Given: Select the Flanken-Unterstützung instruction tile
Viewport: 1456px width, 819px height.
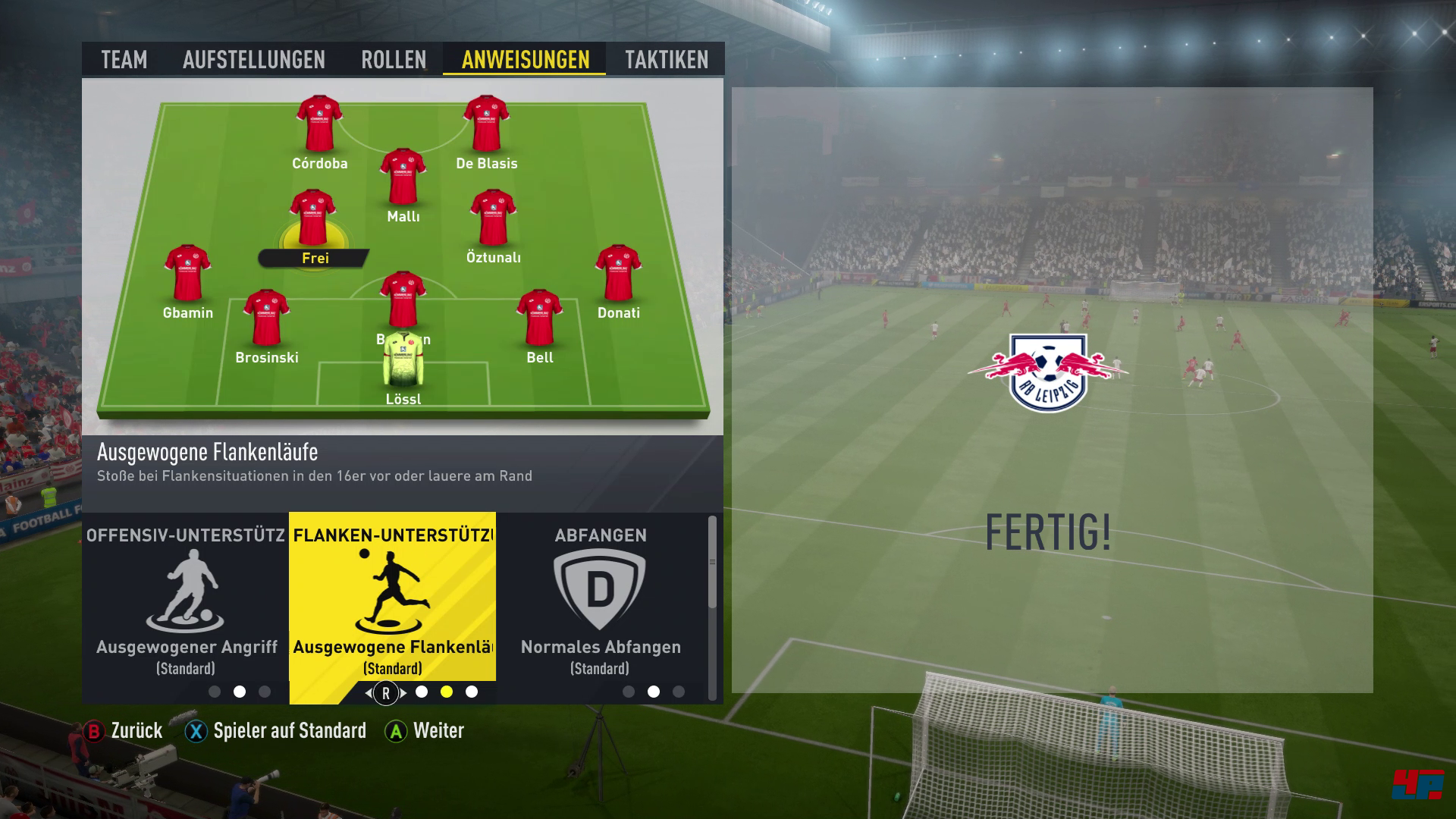Looking at the screenshot, I should point(392,599).
